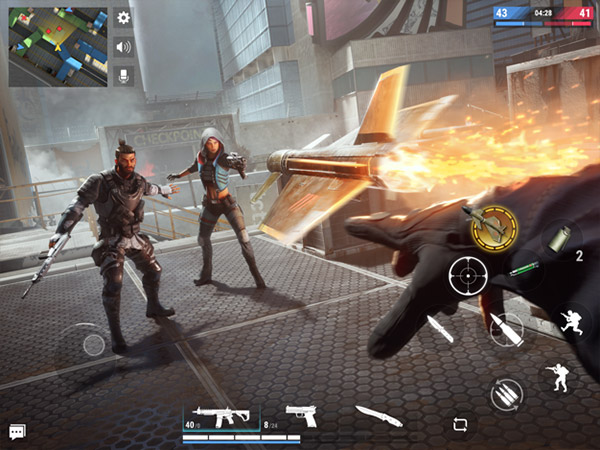Fire using the bullet button
Image resolution: width=600 pixels, height=450 pixels.
507,329
